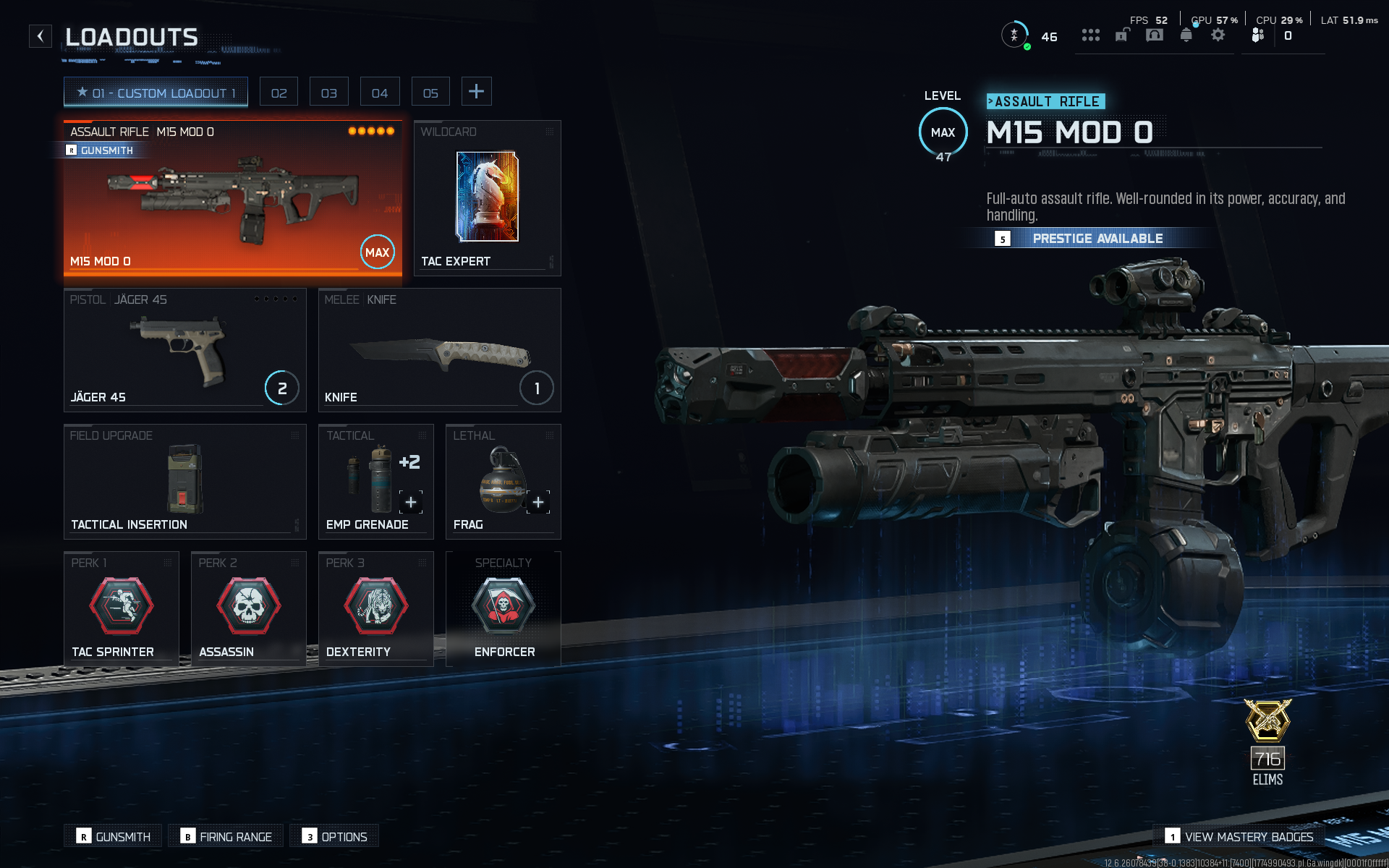Go back using the arrow button
Image resolution: width=1389 pixels, height=868 pixels.
pyautogui.click(x=41, y=36)
